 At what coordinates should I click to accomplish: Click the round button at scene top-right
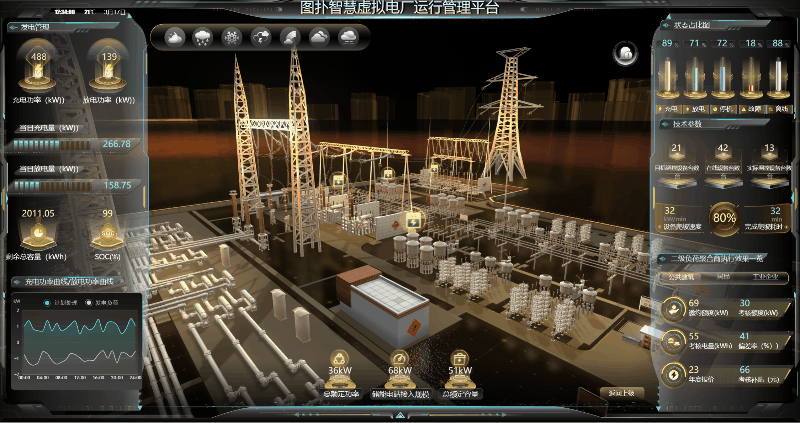625,52
